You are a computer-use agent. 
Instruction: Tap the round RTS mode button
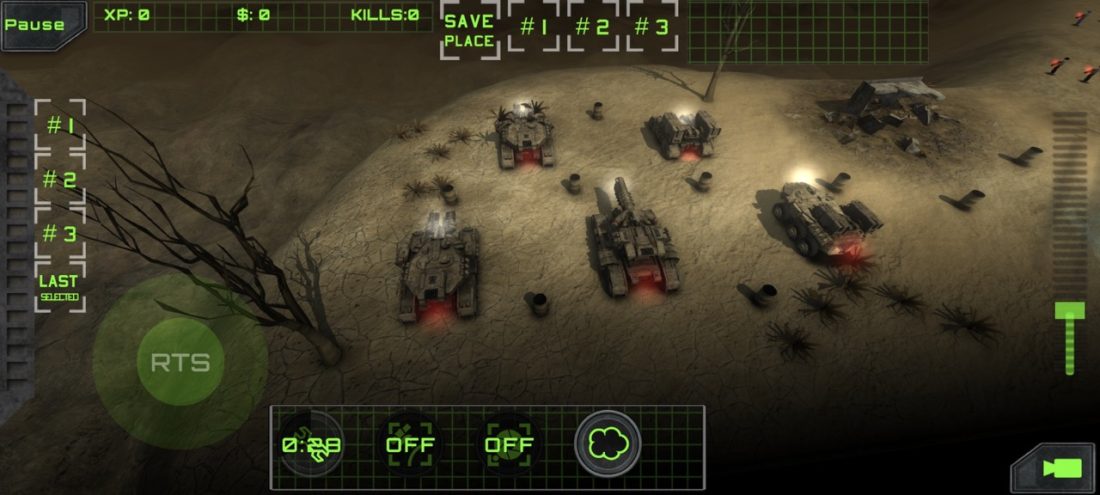click(180, 362)
